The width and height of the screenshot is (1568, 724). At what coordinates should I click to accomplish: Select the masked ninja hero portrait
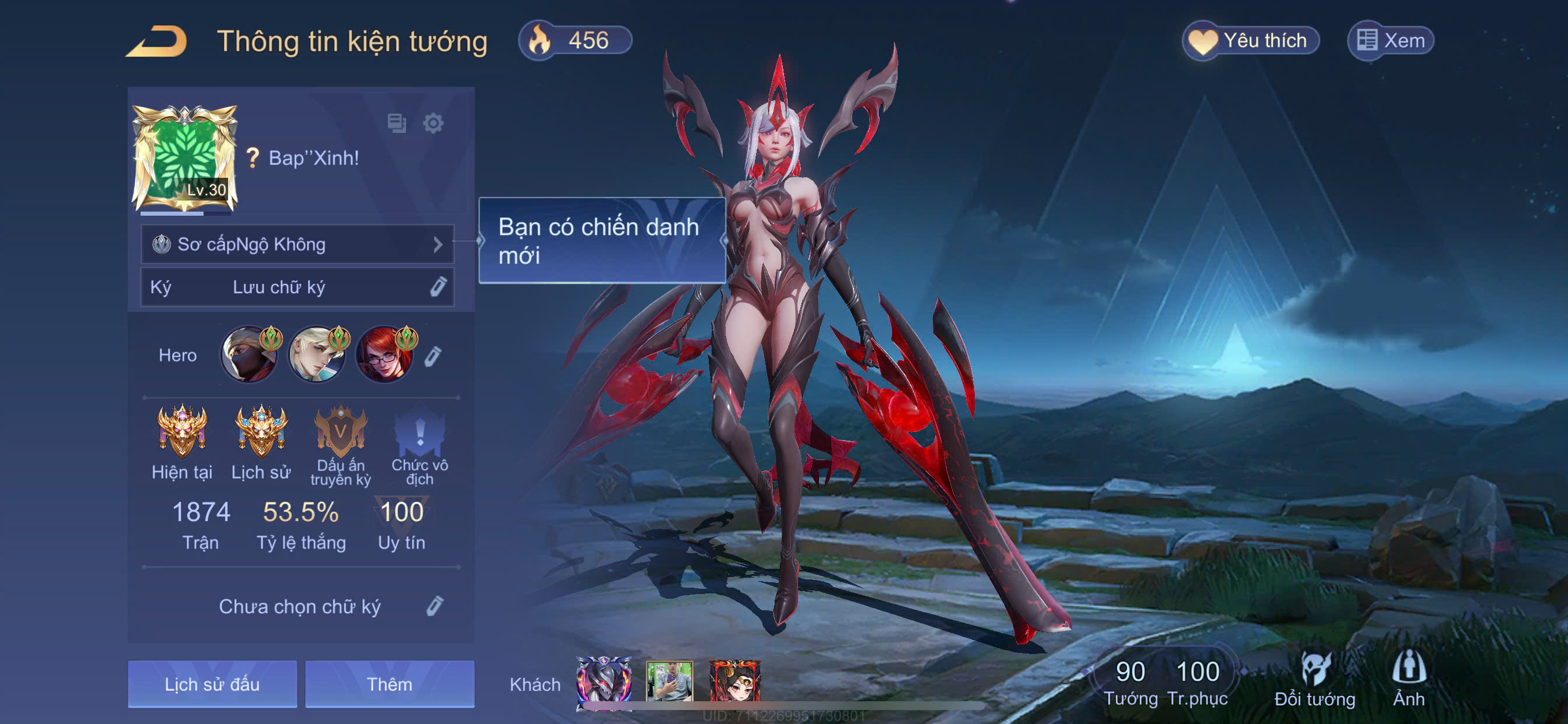[x=249, y=356]
